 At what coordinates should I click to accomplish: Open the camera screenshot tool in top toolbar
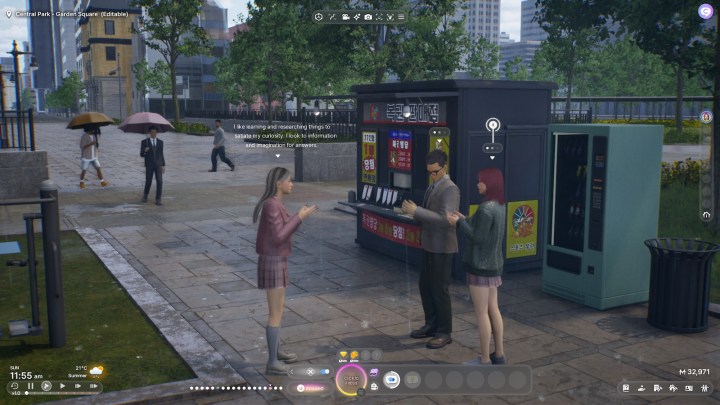[x=368, y=17]
